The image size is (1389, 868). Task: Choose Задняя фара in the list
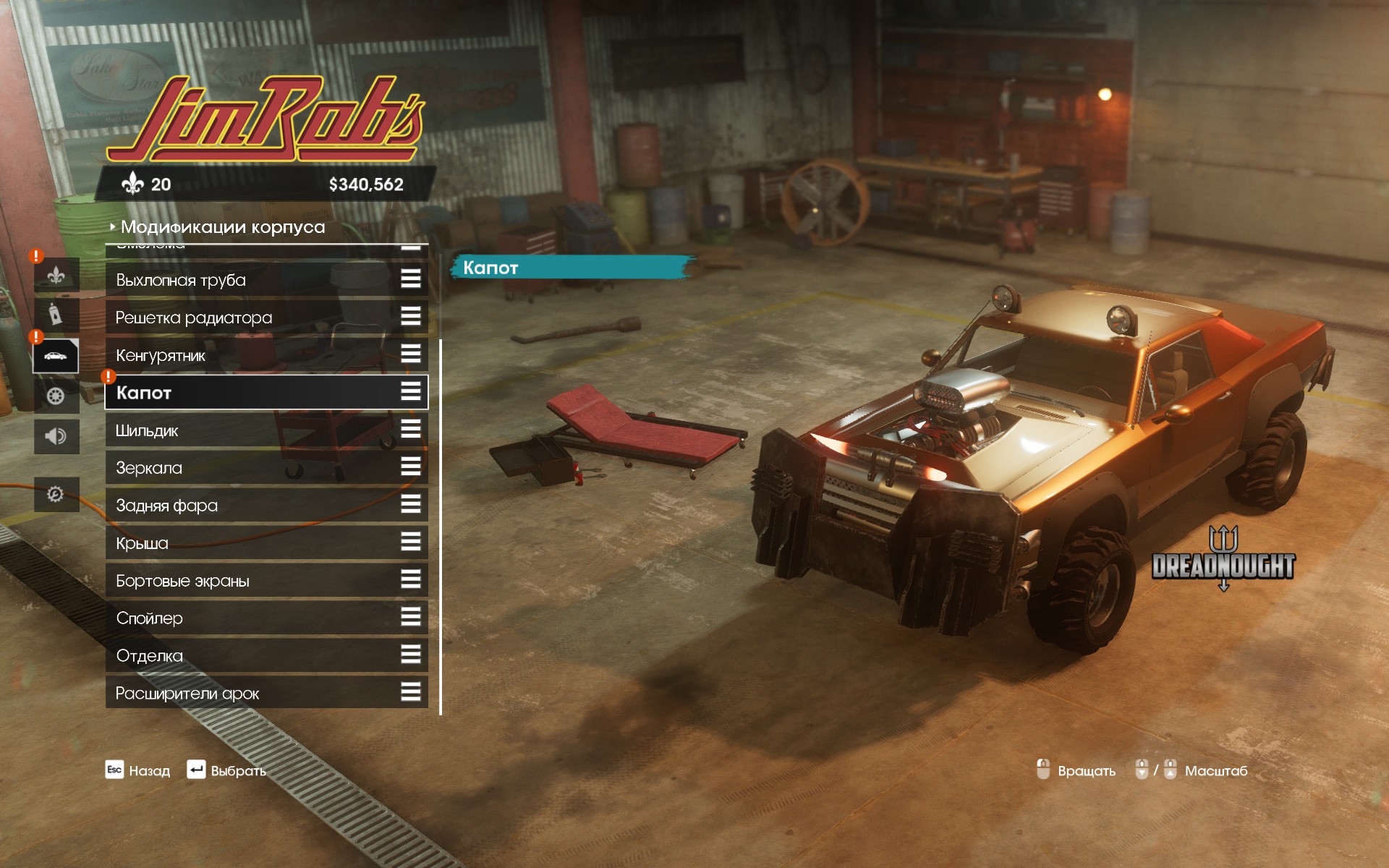coord(266,506)
